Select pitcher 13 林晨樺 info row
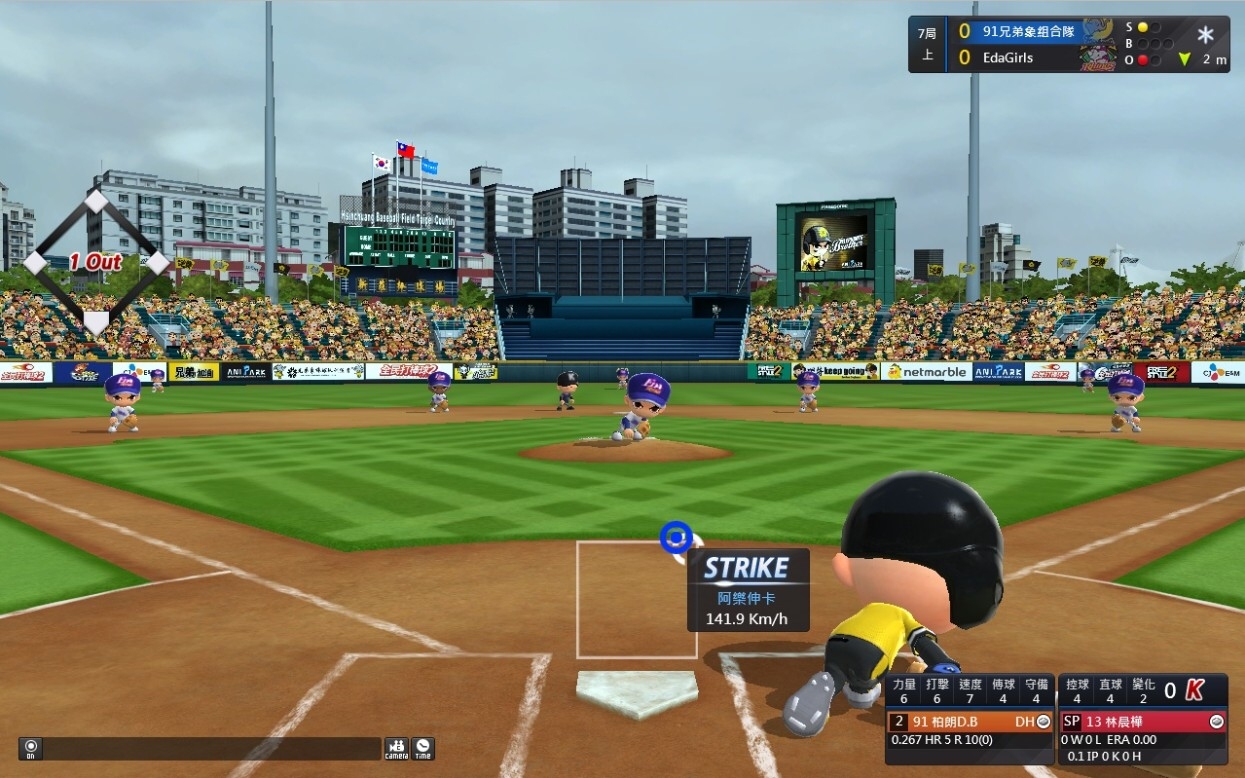 [1142, 721]
